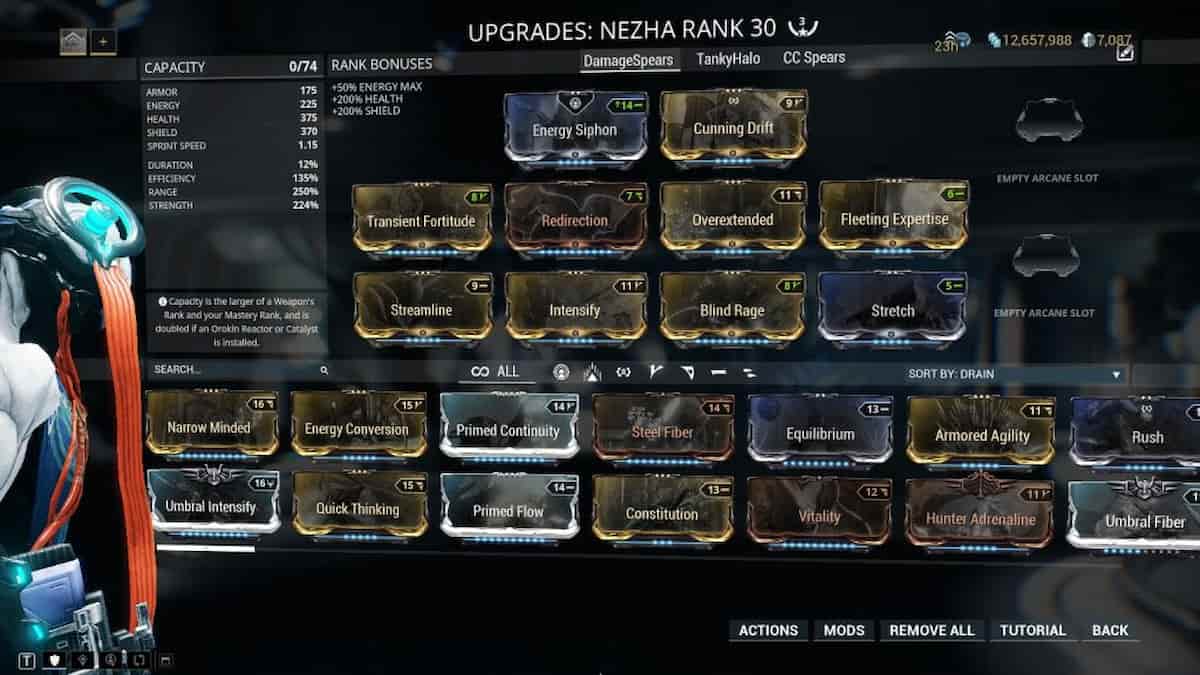
Task: Go back with the Back button
Action: [1110, 630]
